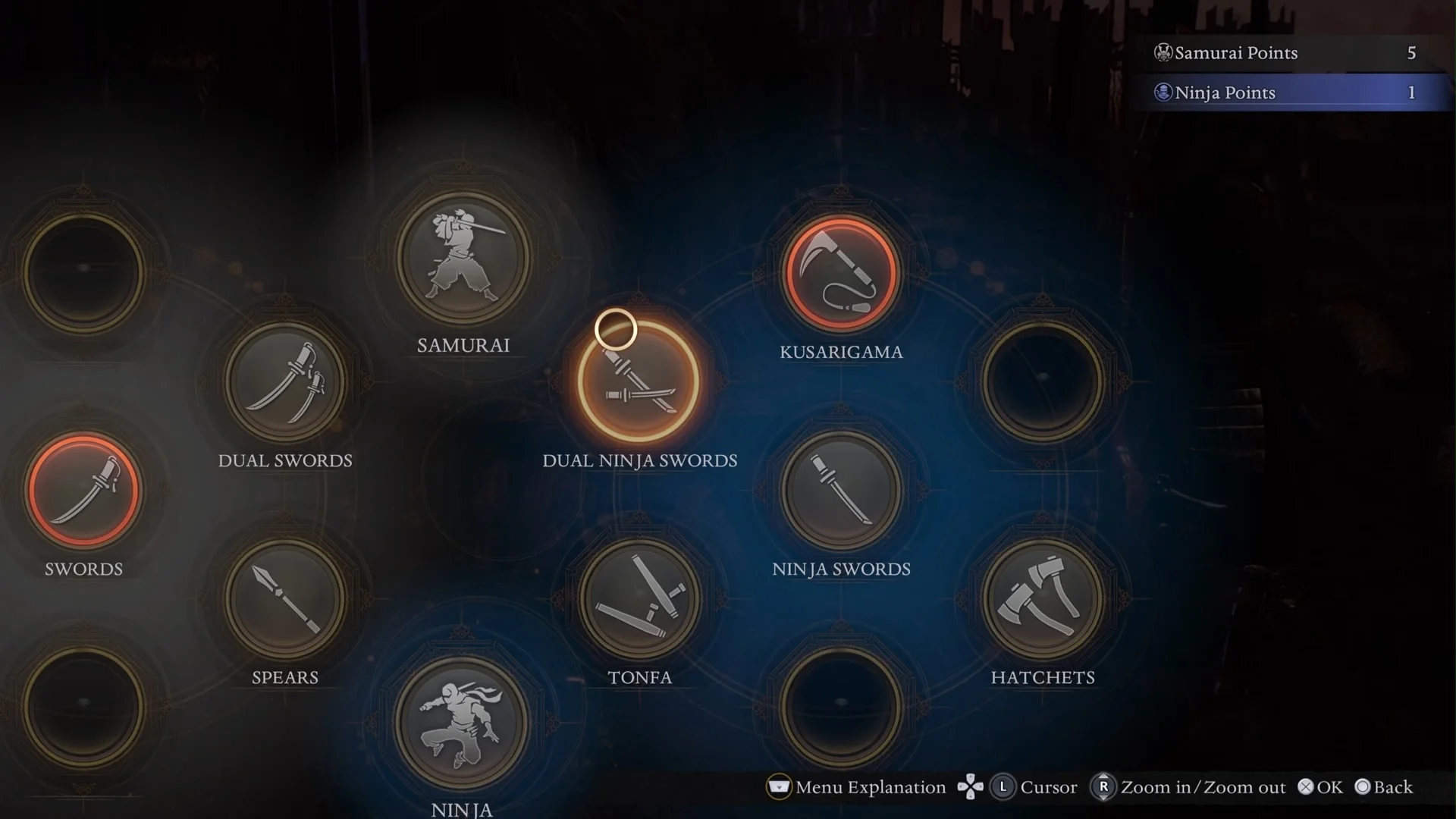Image resolution: width=1456 pixels, height=819 pixels.
Task: Open the Tonfa skill node
Action: (x=639, y=599)
